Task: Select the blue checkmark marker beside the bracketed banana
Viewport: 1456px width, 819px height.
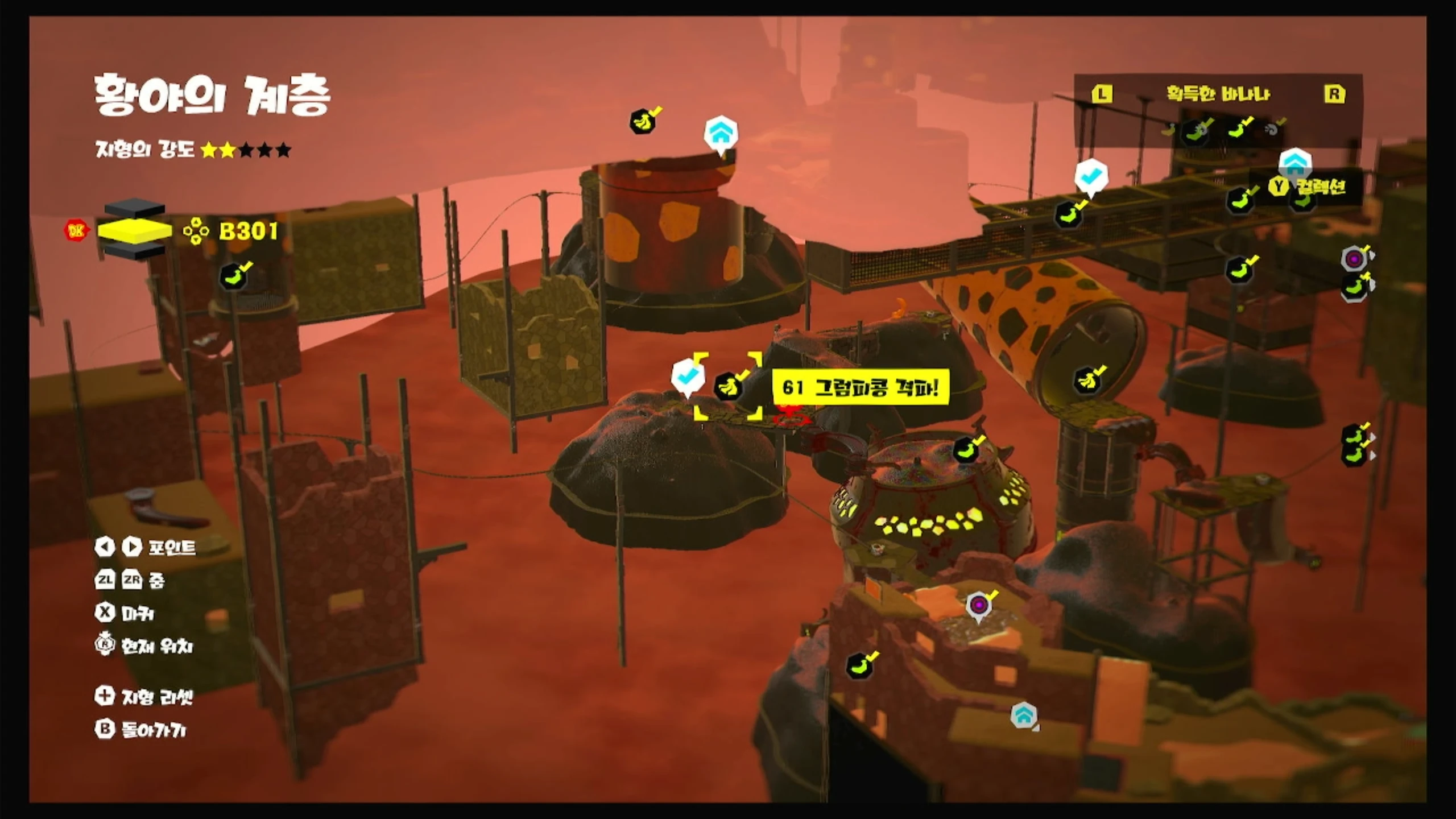Action: (x=687, y=376)
